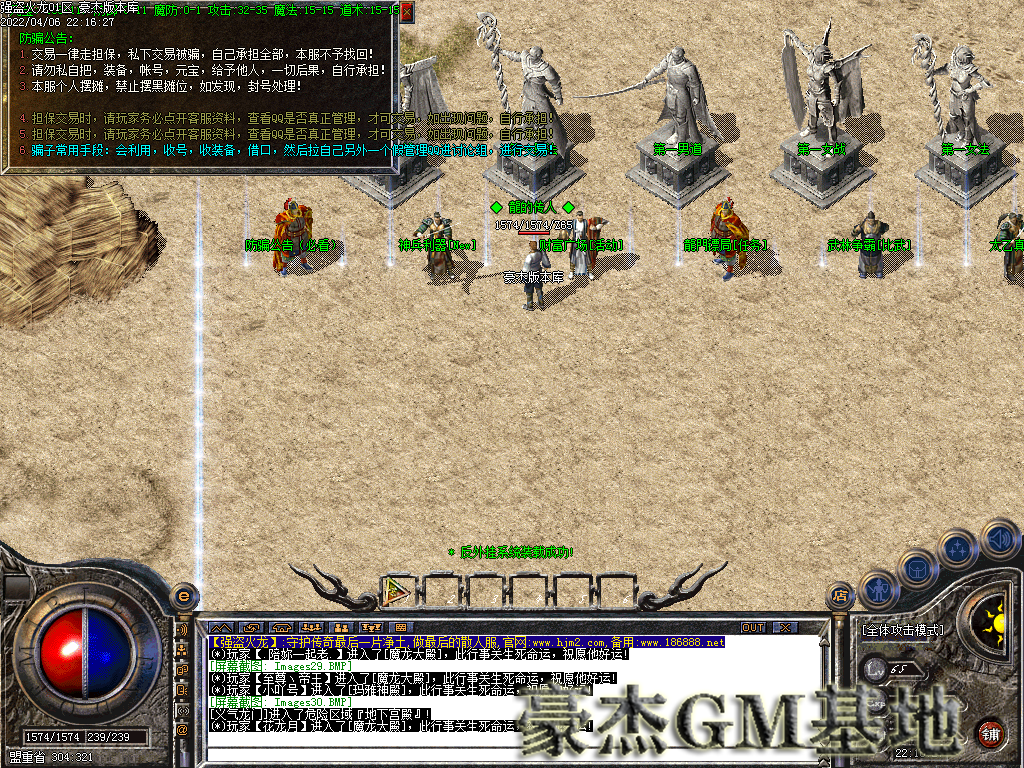This screenshot has width=1024, height=768.
Task: Click the red 铺 stall button
Action: (x=990, y=733)
